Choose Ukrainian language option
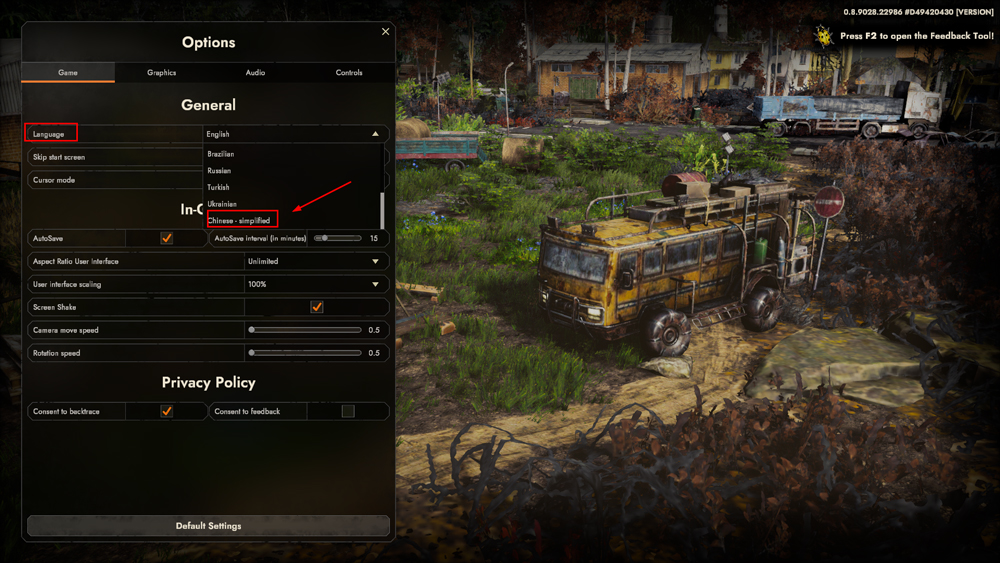Viewport: 1000px width, 563px height. (222, 204)
